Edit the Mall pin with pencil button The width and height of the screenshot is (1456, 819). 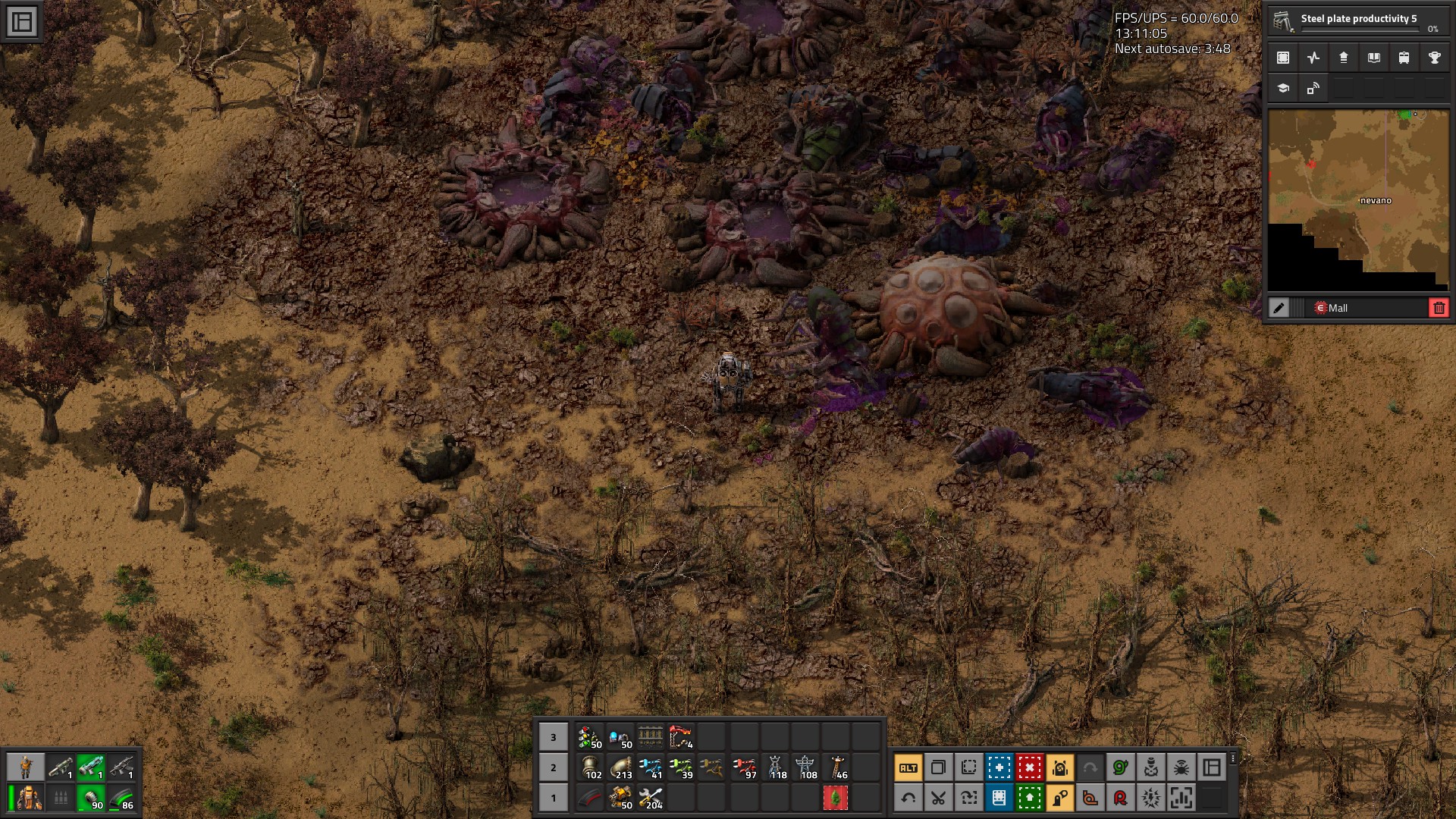[x=1279, y=308]
